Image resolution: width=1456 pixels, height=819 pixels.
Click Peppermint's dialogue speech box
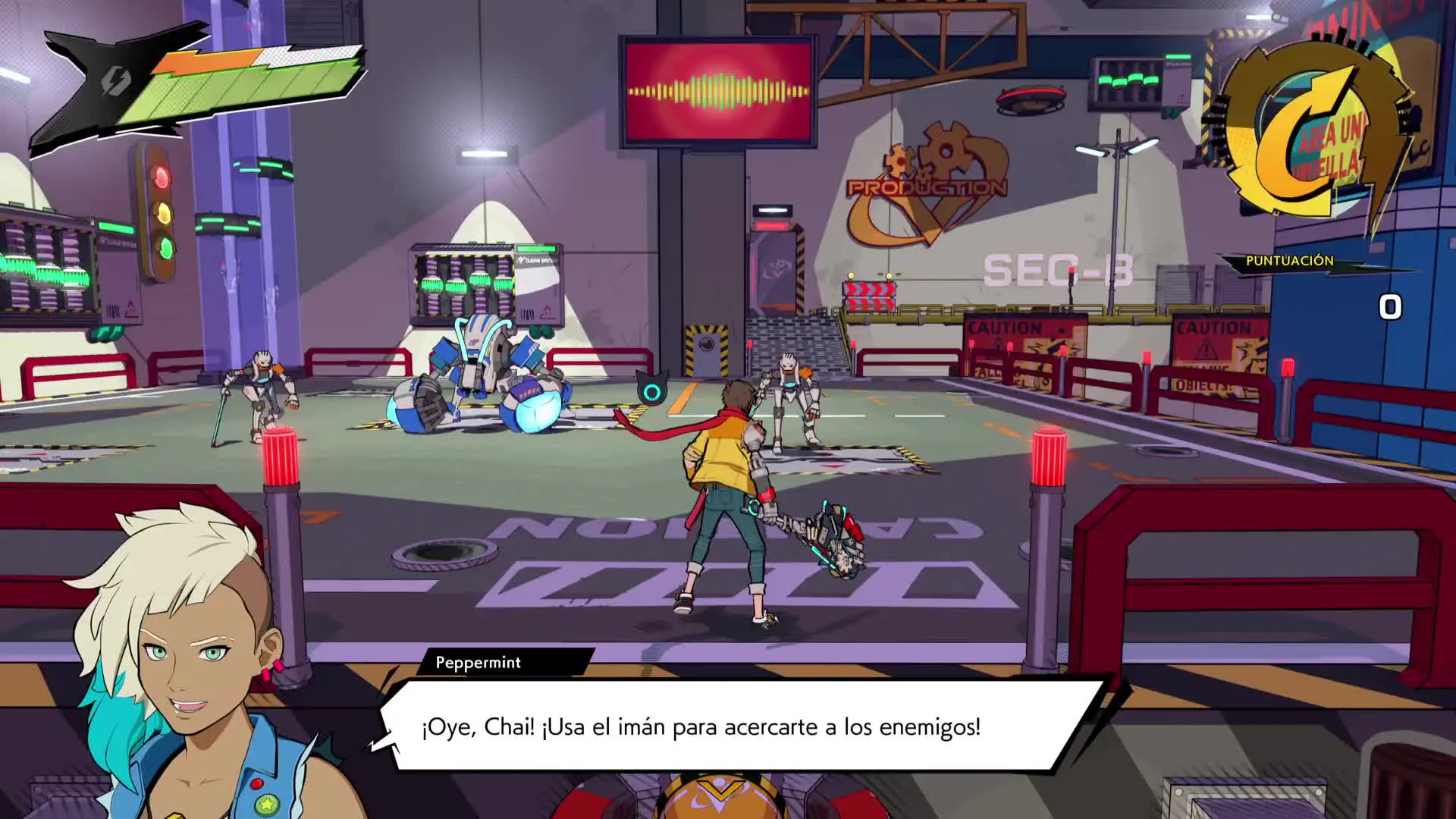point(739,725)
